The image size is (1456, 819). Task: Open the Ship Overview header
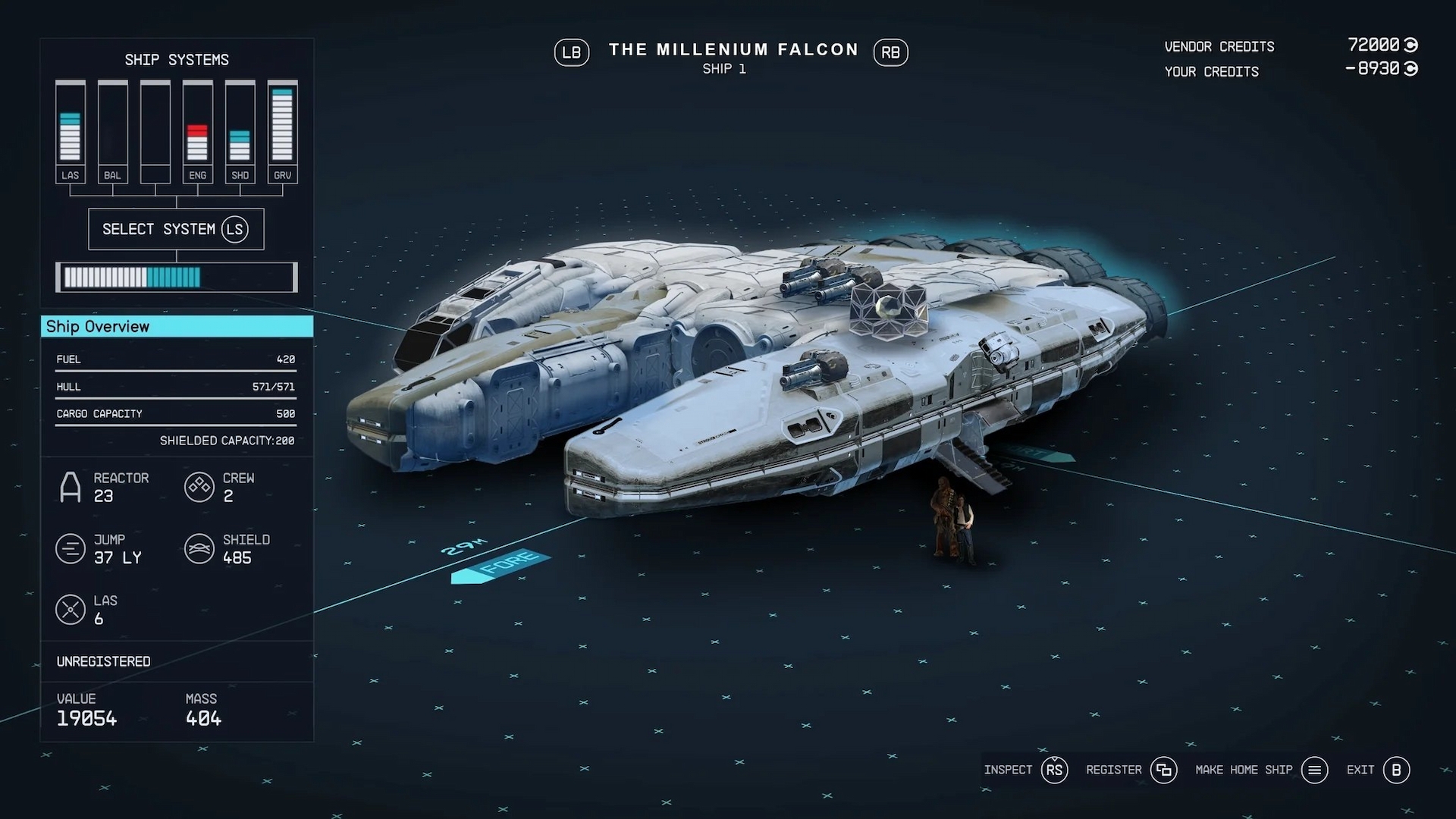[x=177, y=327]
